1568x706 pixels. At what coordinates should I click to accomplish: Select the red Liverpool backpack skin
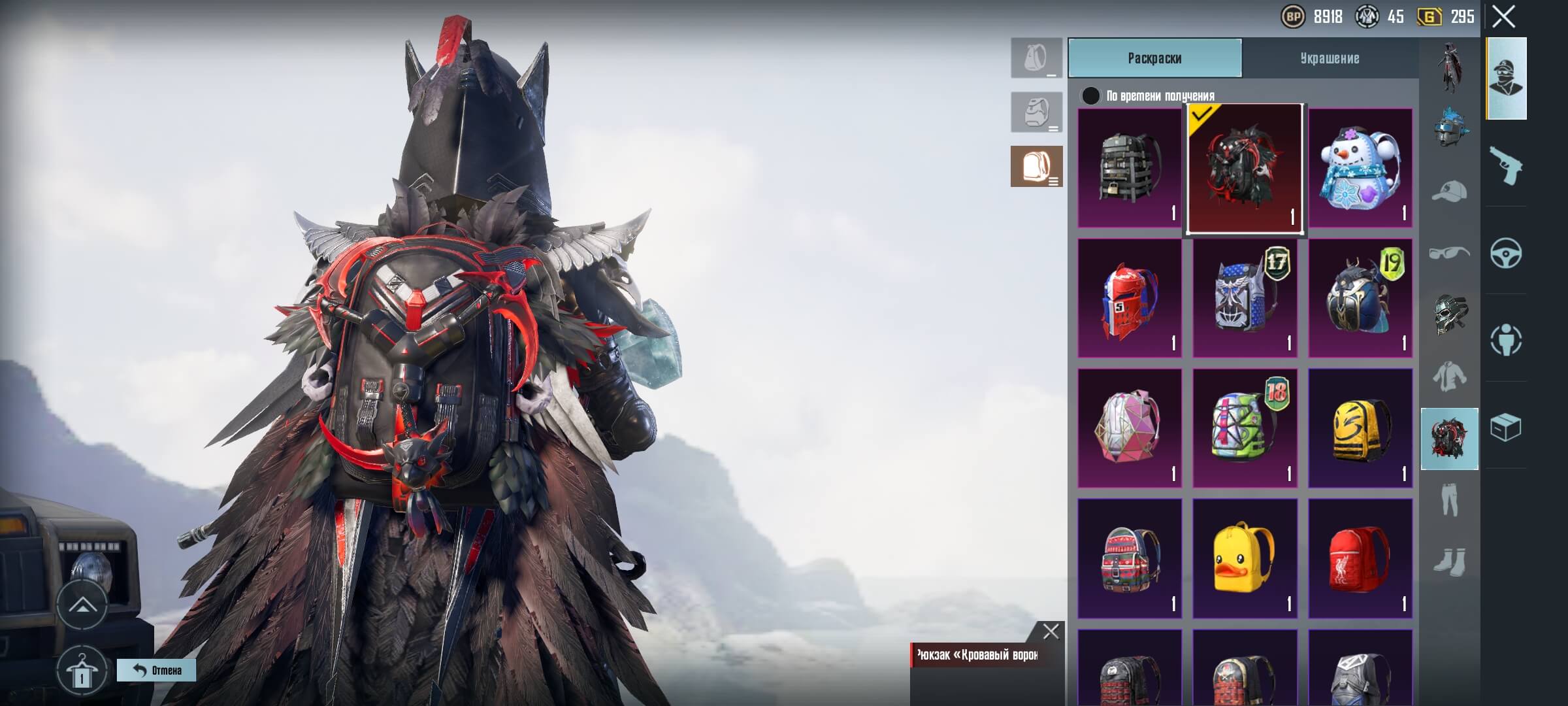tap(1360, 558)
